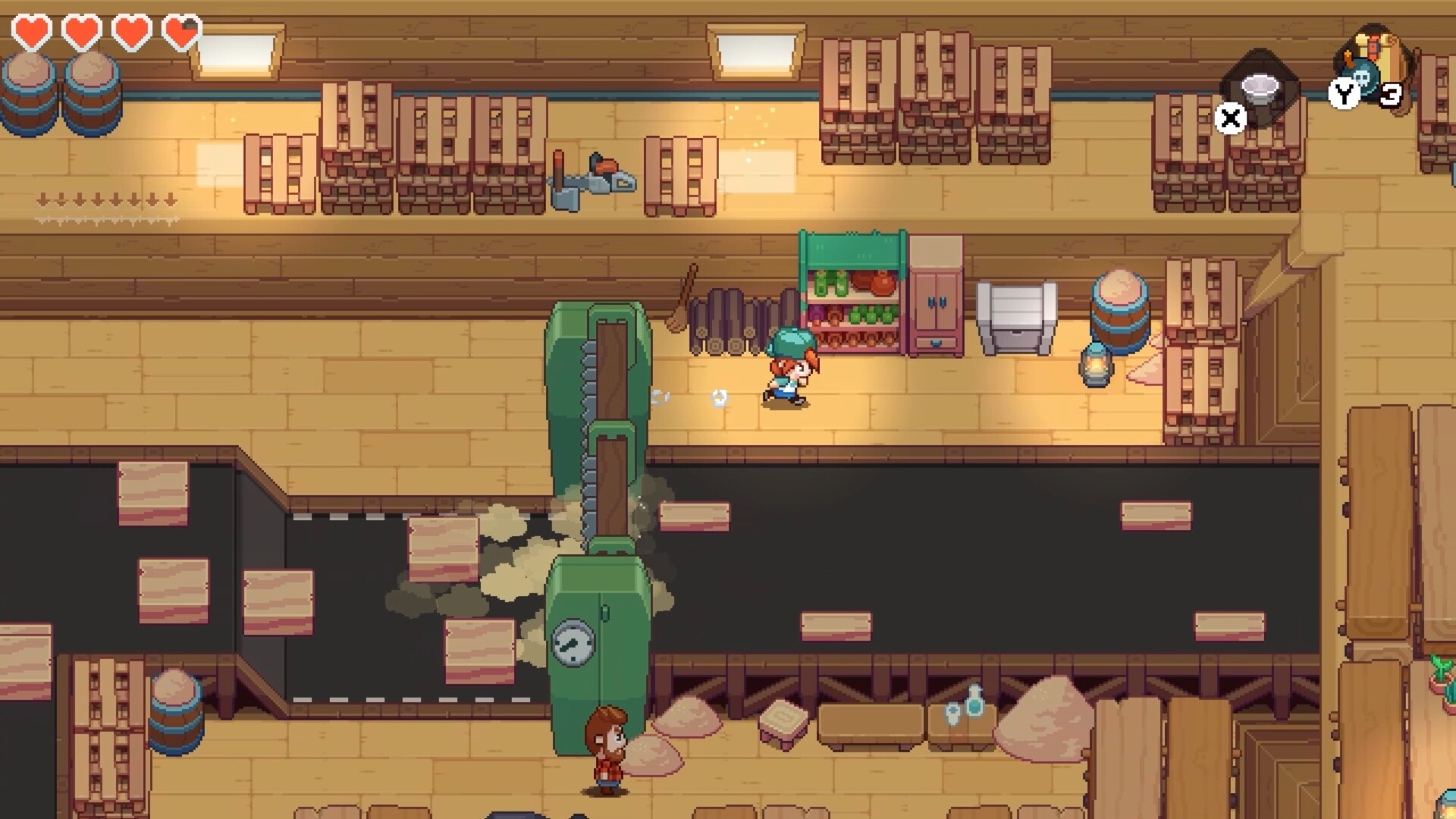Click the glowing lantern beside the barrel
This screenshot has height=819, width=1456.
[x=1094, y=363]
